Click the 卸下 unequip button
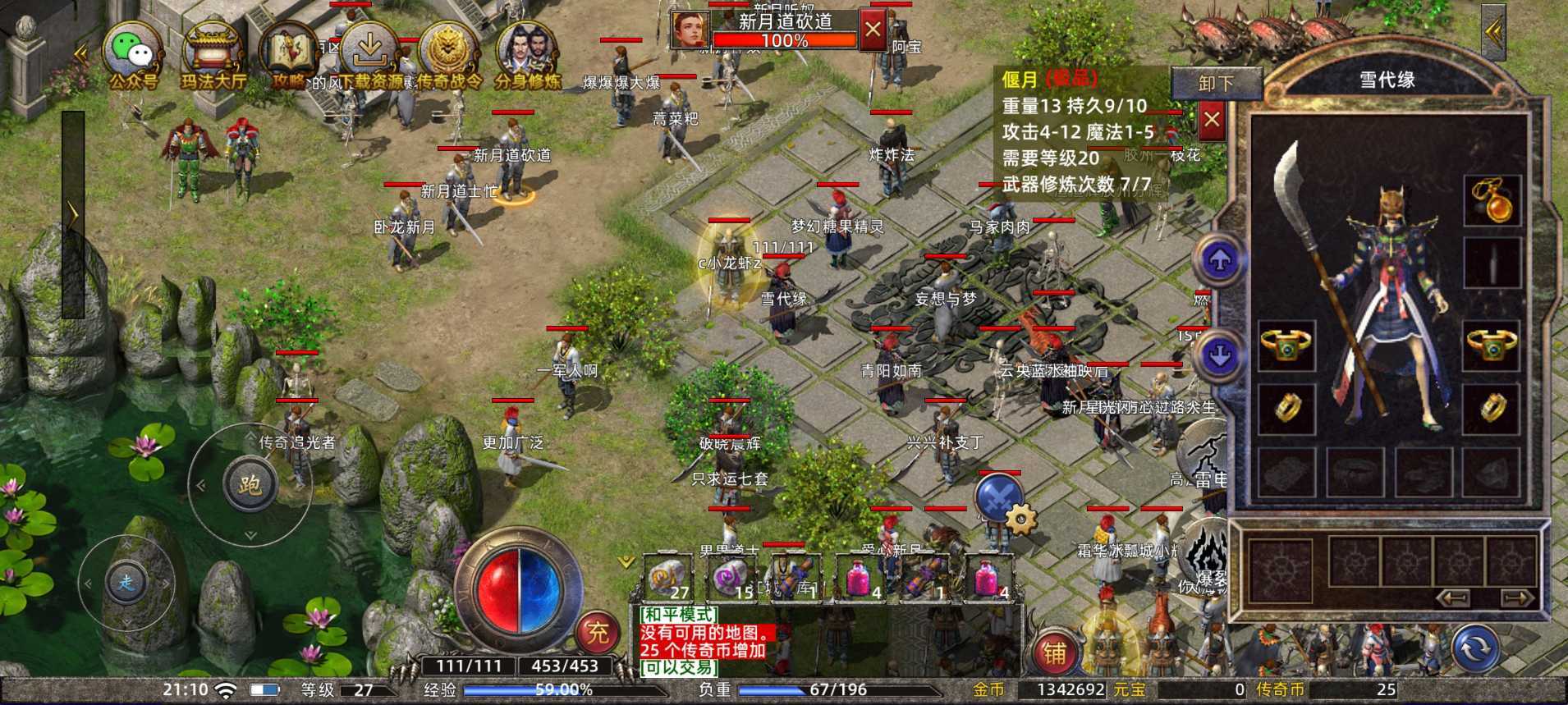 click(1216, 84)
